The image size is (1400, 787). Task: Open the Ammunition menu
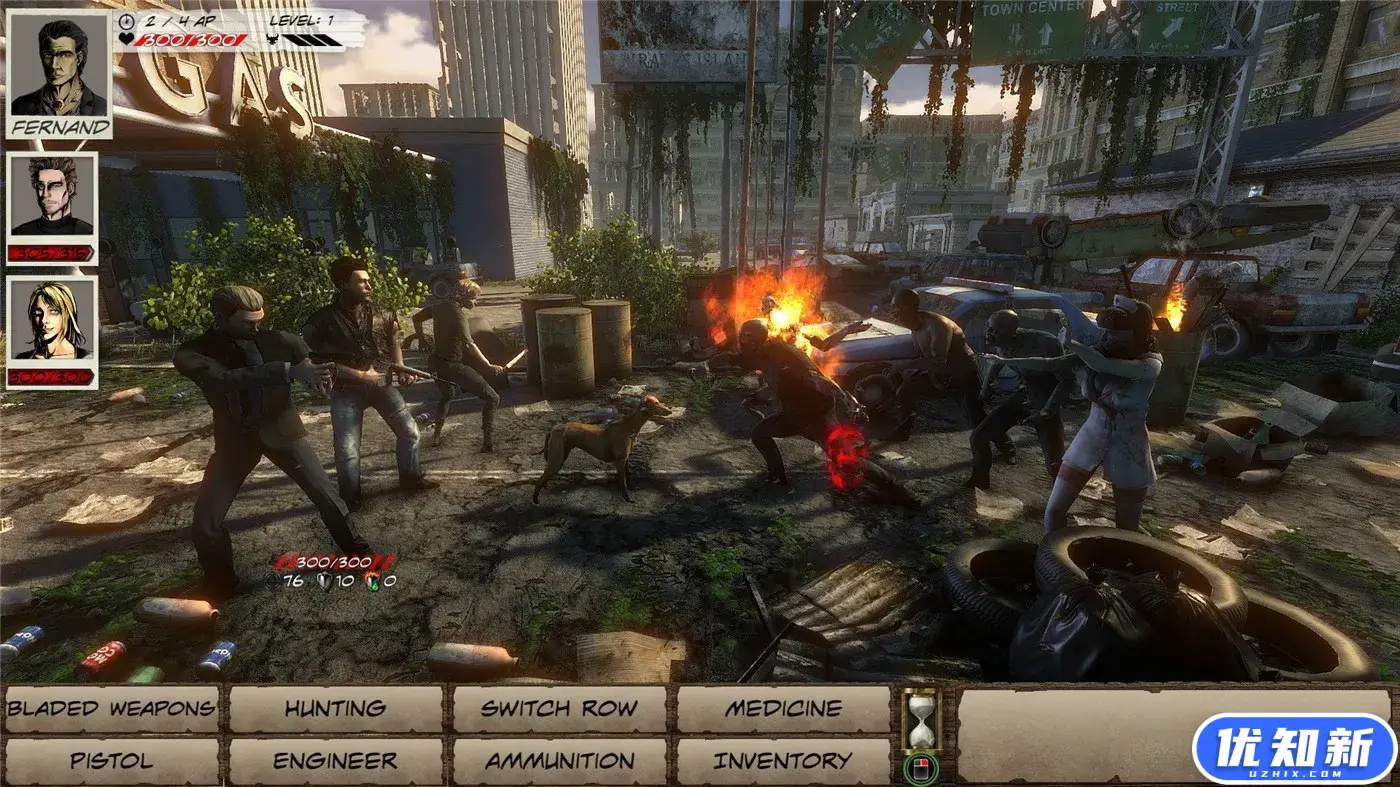[559, 761]
